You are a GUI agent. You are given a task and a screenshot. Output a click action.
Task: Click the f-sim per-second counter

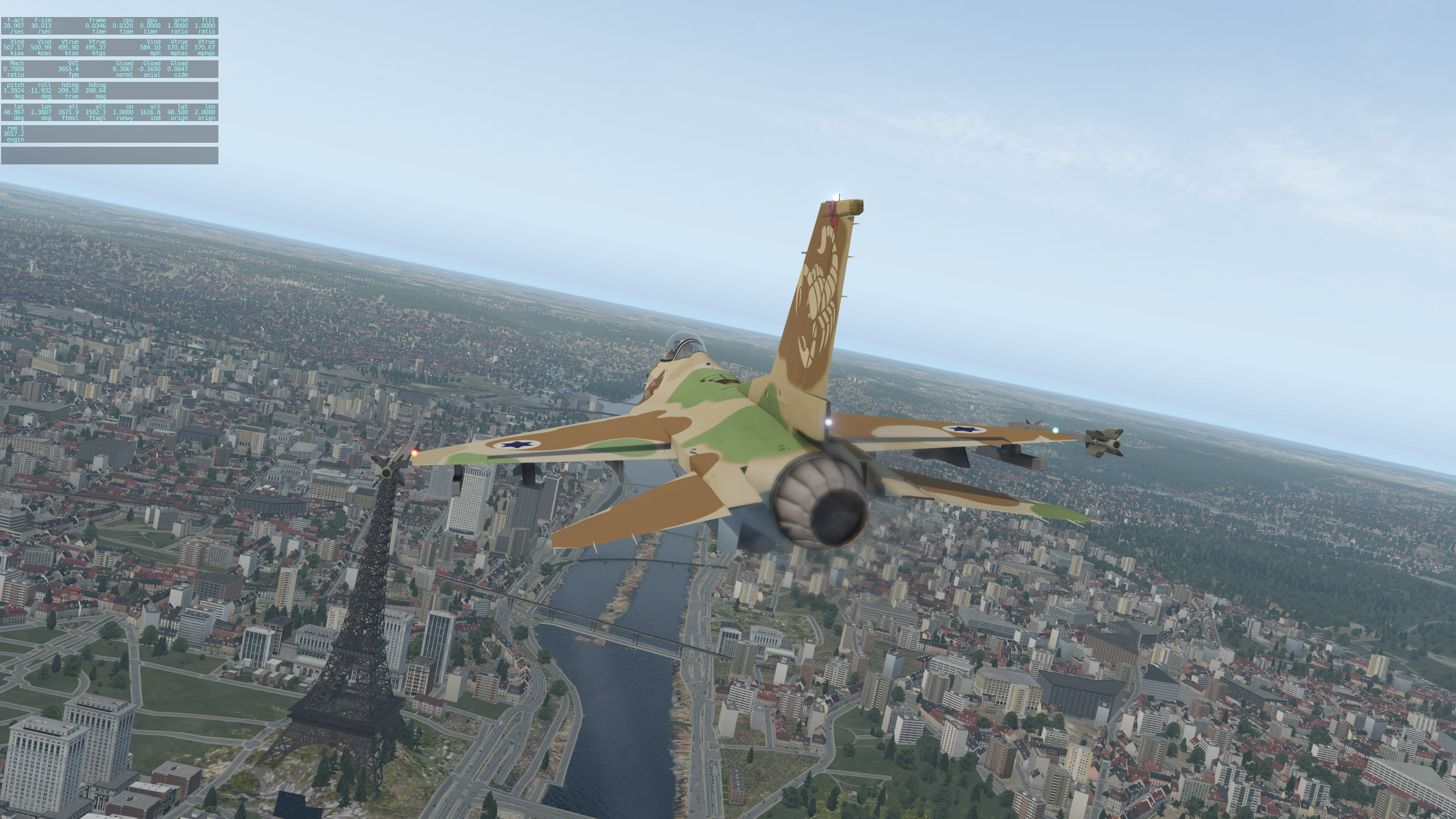42,26
